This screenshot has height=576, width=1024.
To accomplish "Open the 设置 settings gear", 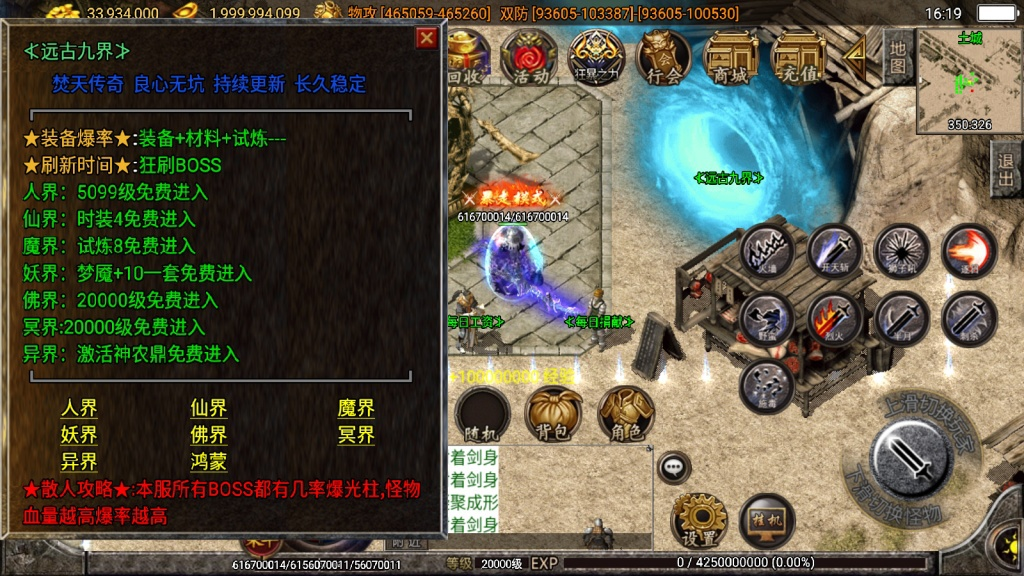I will [699, 520].
